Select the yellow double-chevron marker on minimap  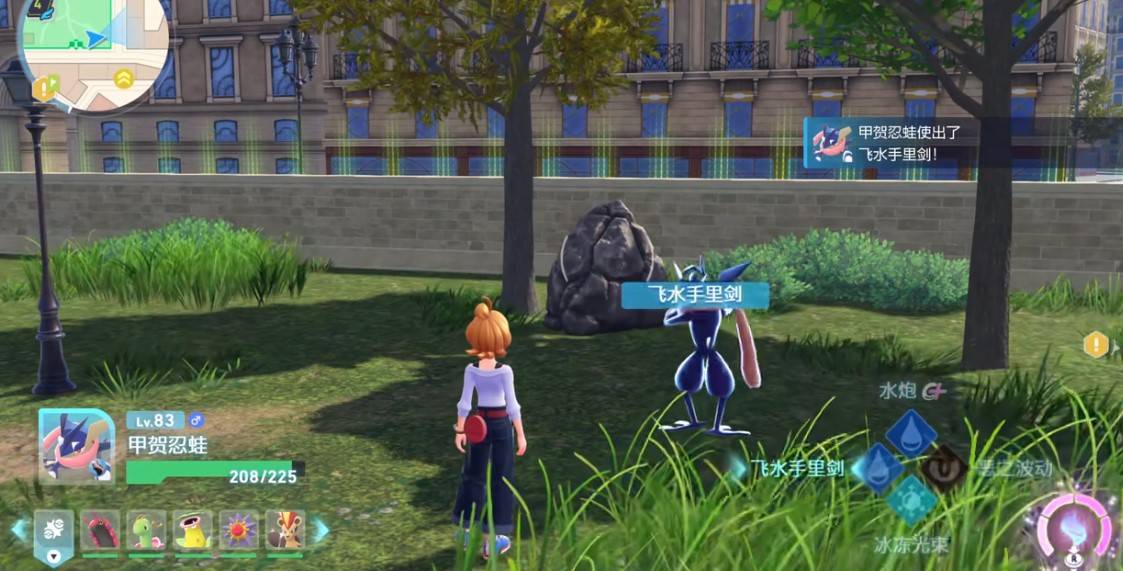click(123, 78)
